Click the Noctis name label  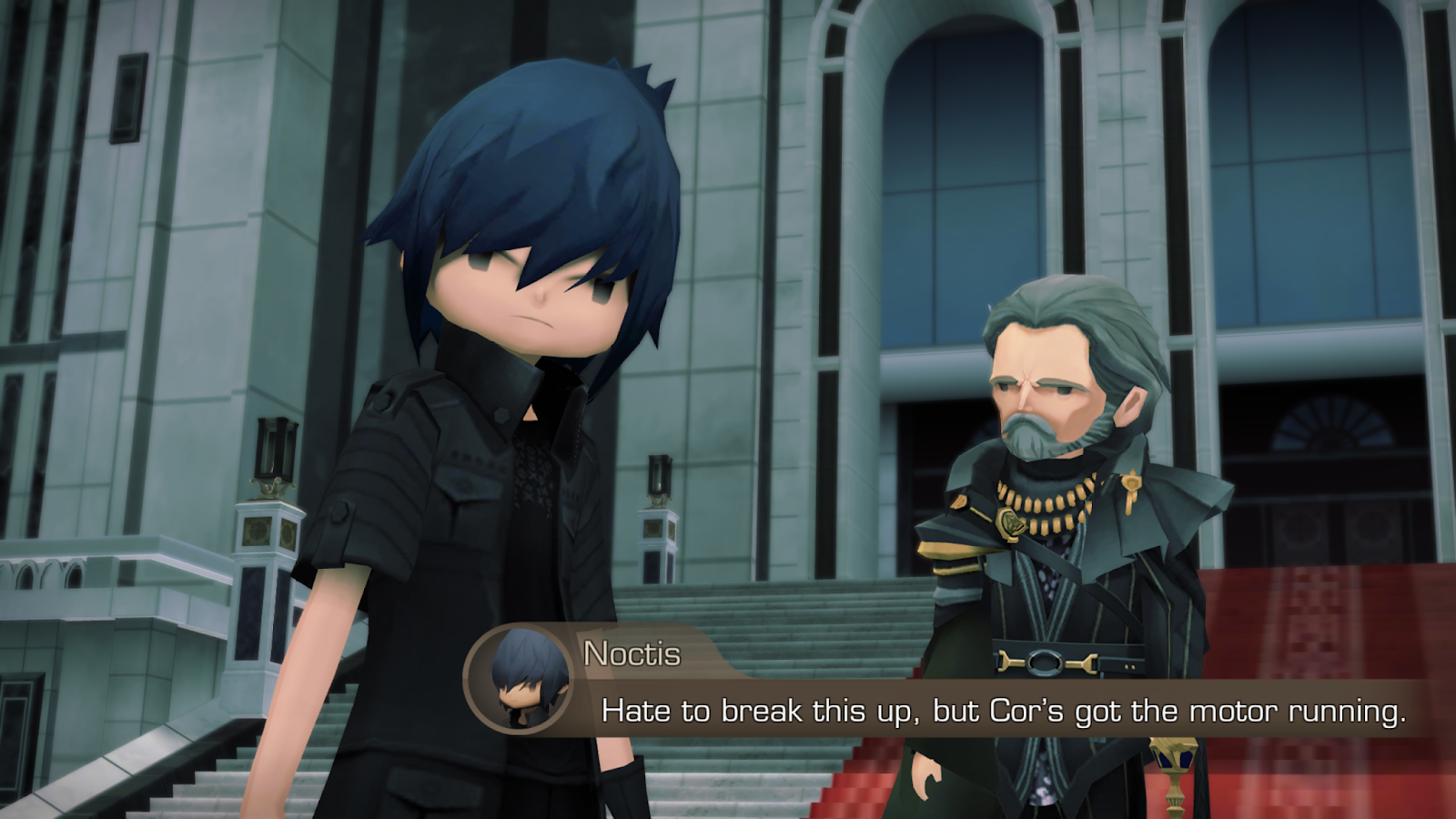630,653
